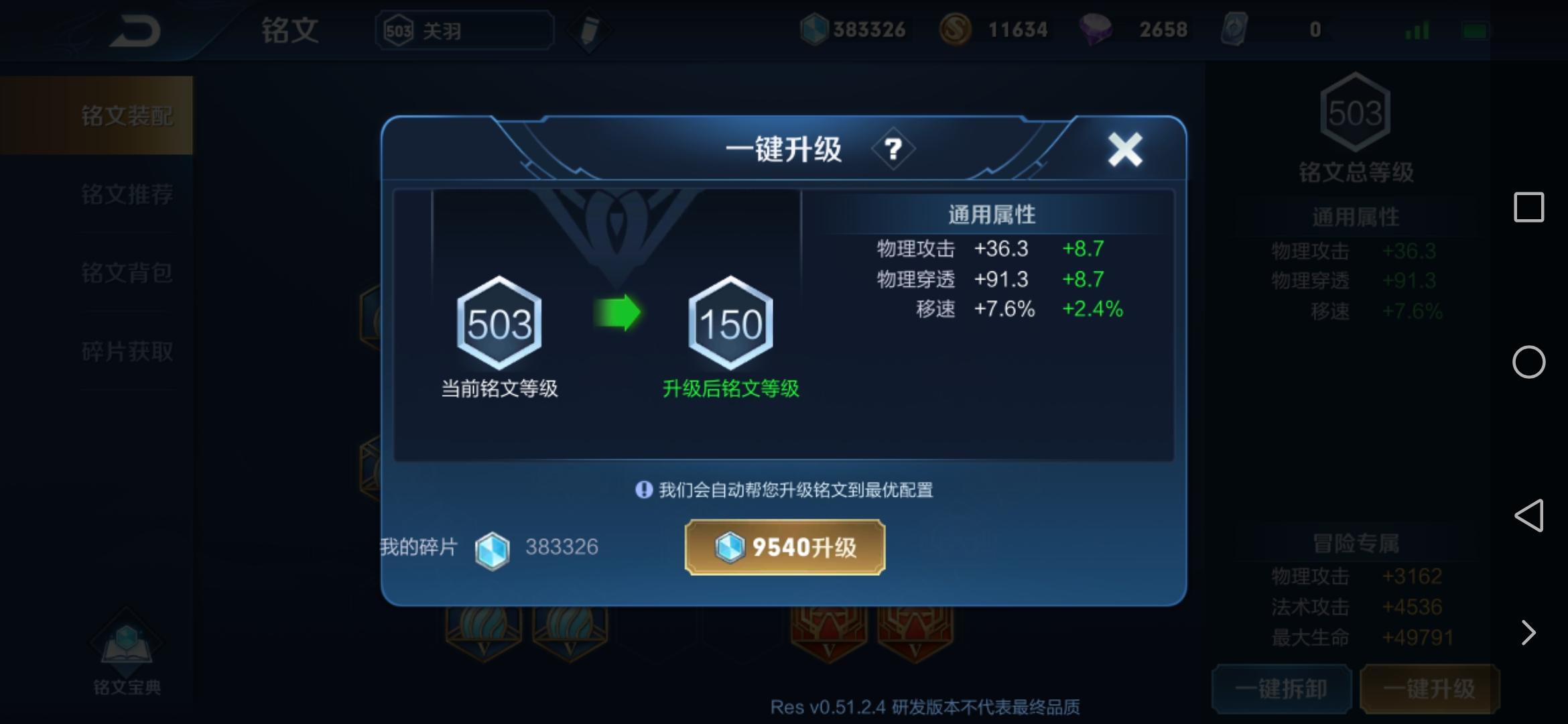Switch to the 铭文推荐 tab
The image size is (1568, 724).
coord(127,195)
